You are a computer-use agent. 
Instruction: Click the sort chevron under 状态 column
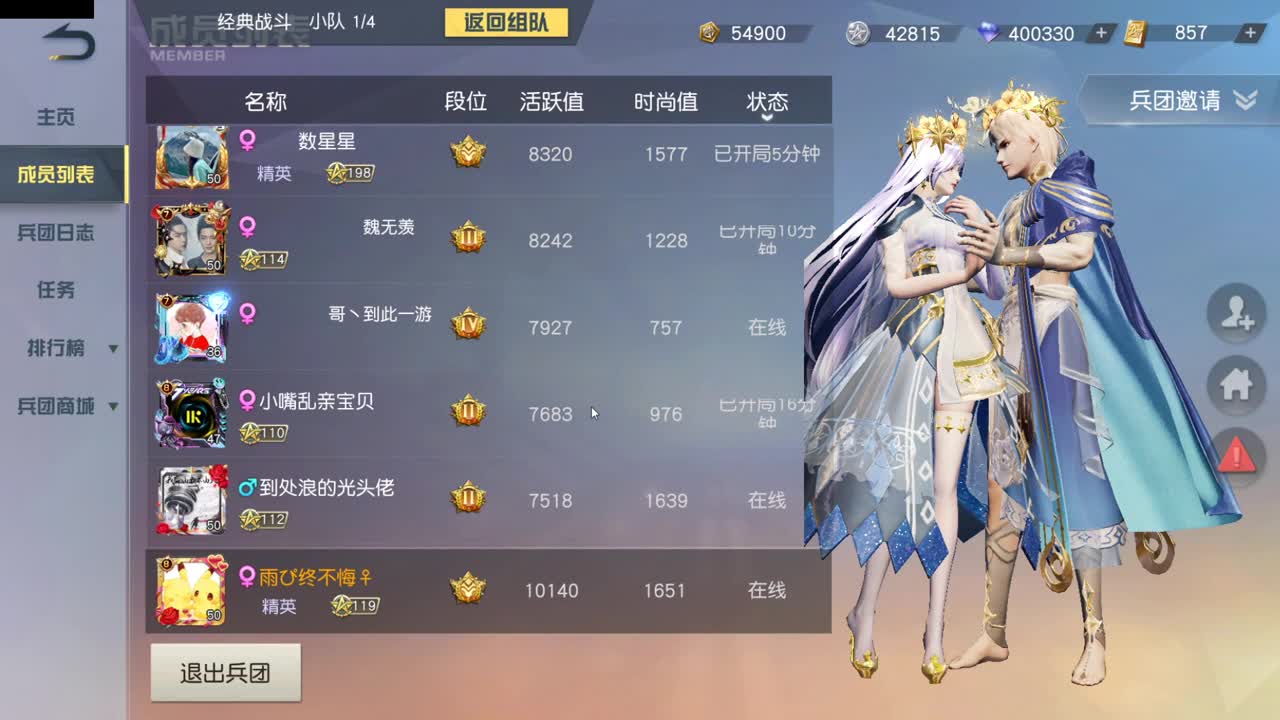click(767, 118)
